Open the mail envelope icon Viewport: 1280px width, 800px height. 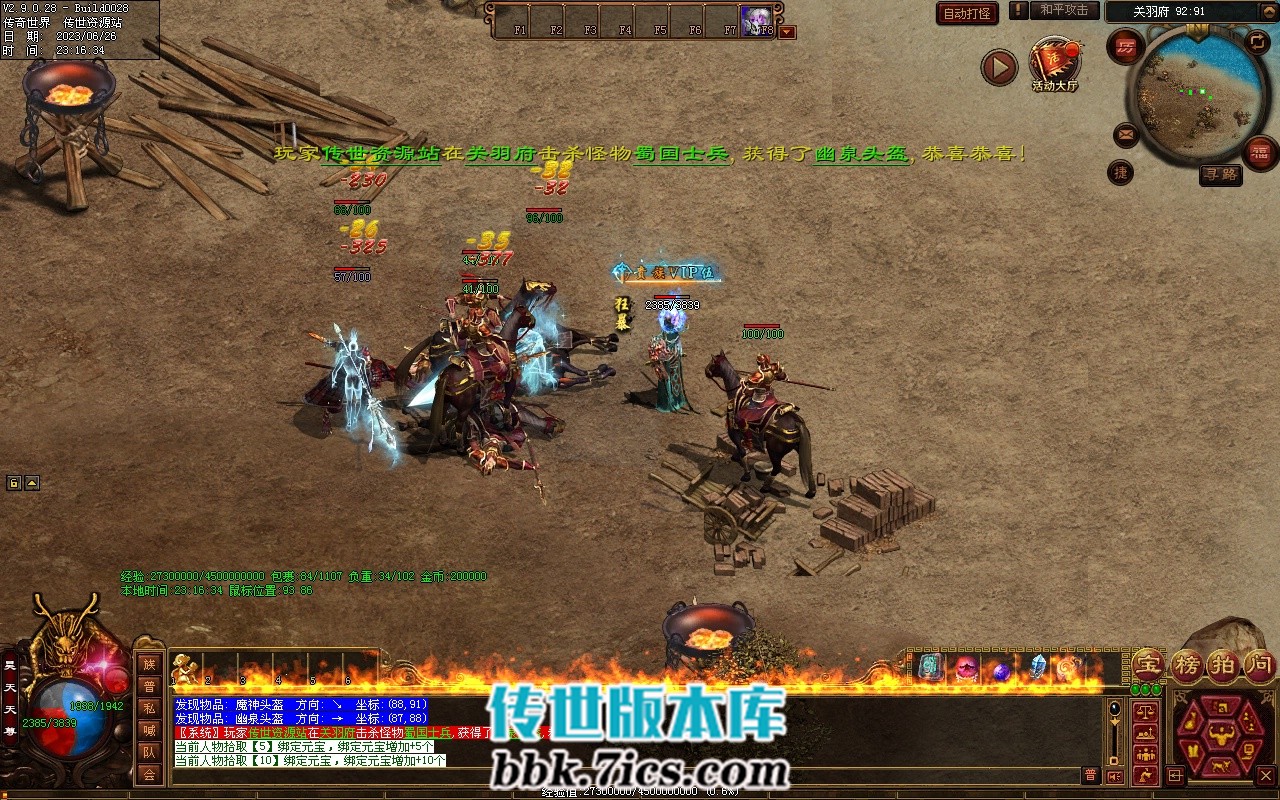(1126, 134)
